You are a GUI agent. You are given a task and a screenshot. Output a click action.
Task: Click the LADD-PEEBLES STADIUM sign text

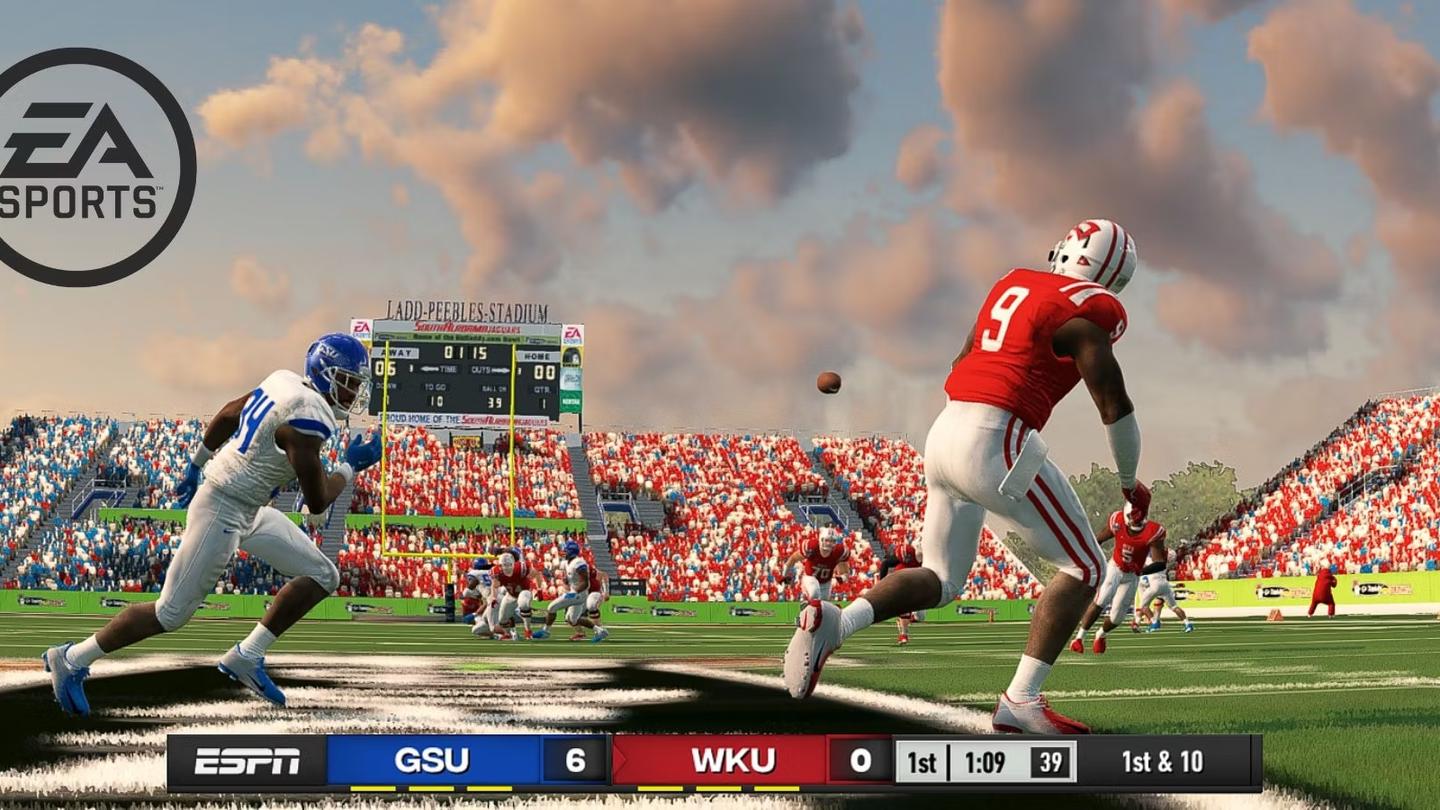click(465, 308)
